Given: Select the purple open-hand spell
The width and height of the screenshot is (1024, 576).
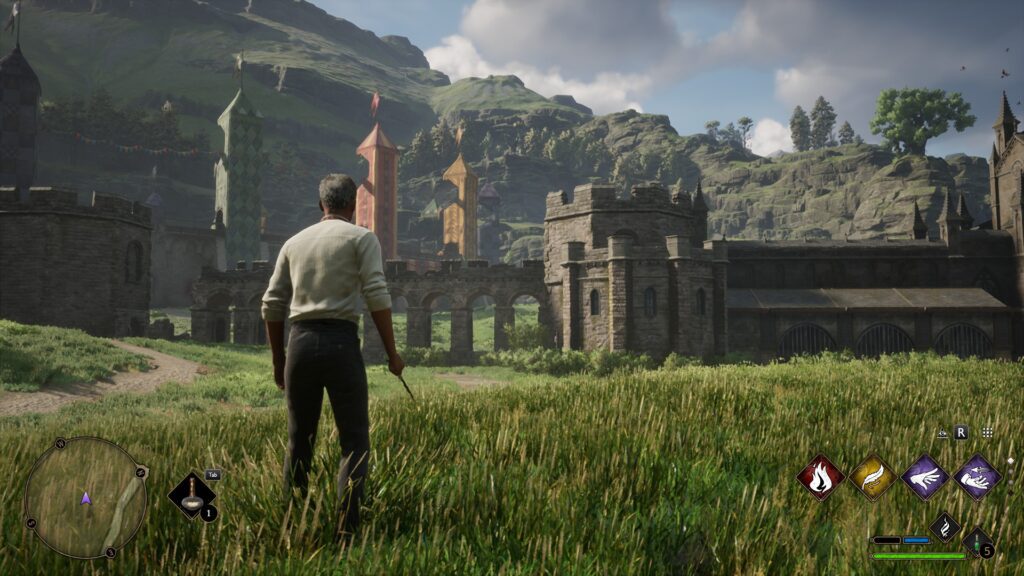Looking at the screenshot, I should tap(925, 477).
